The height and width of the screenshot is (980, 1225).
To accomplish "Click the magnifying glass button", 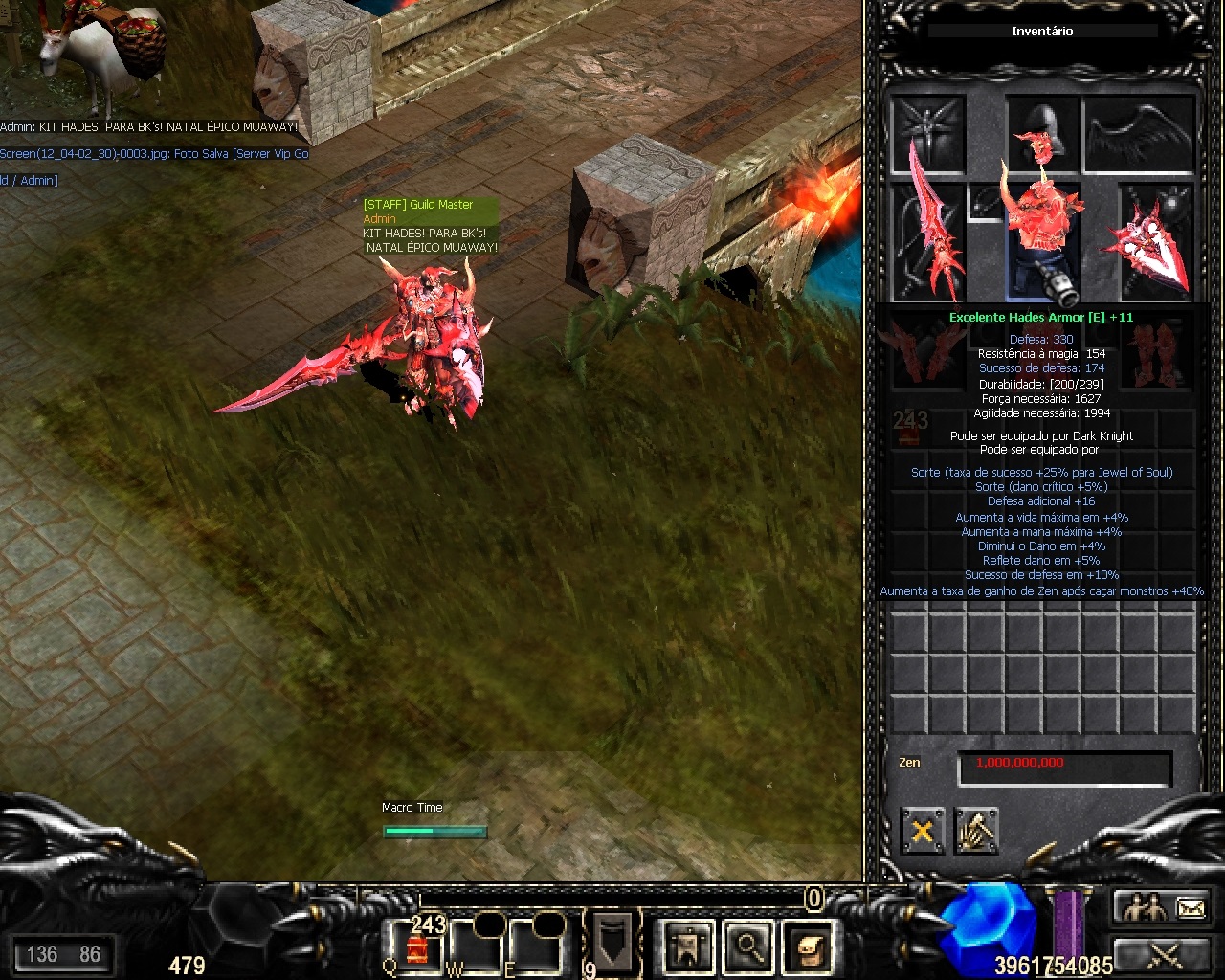I will click(x=747, y=947).
